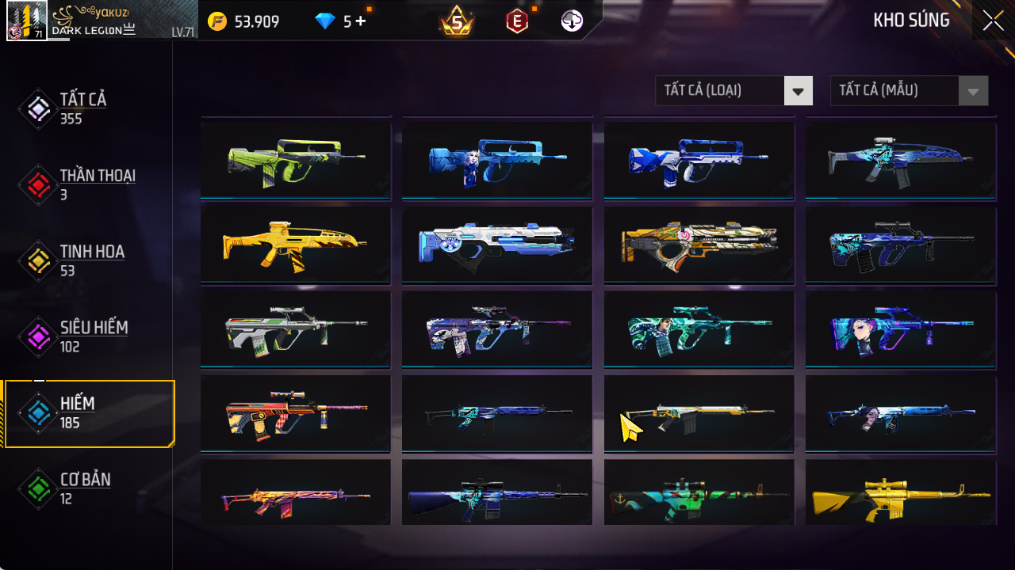This screenshot has height=570, width=1015.
Task: Close the Kho Súng weapon vault
Action: [x=992, y=21]
